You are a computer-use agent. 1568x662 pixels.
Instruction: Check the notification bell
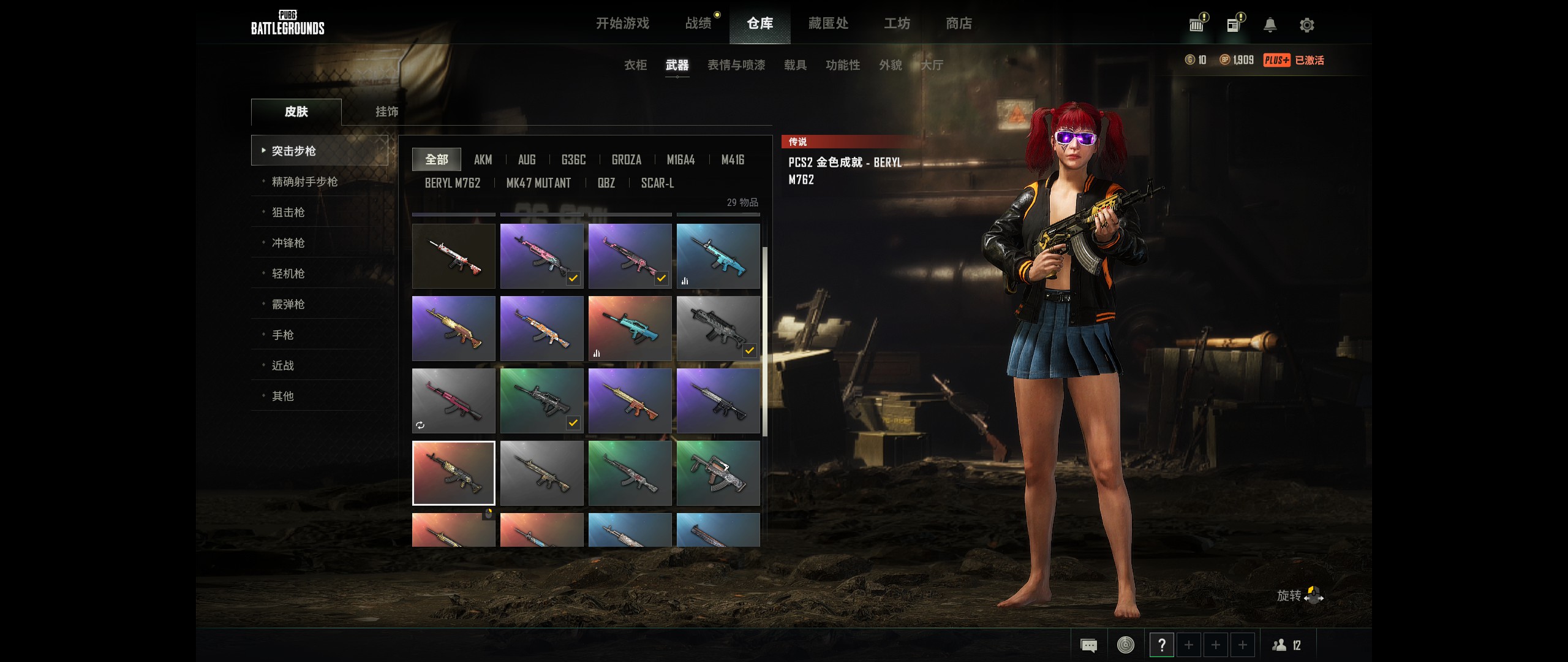pos(1270,25)
